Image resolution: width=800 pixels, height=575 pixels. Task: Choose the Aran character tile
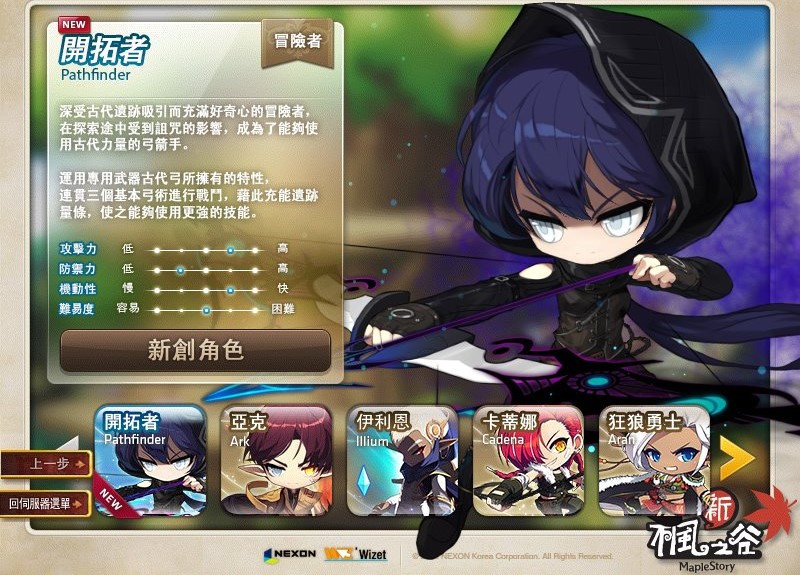coord(653,460)
